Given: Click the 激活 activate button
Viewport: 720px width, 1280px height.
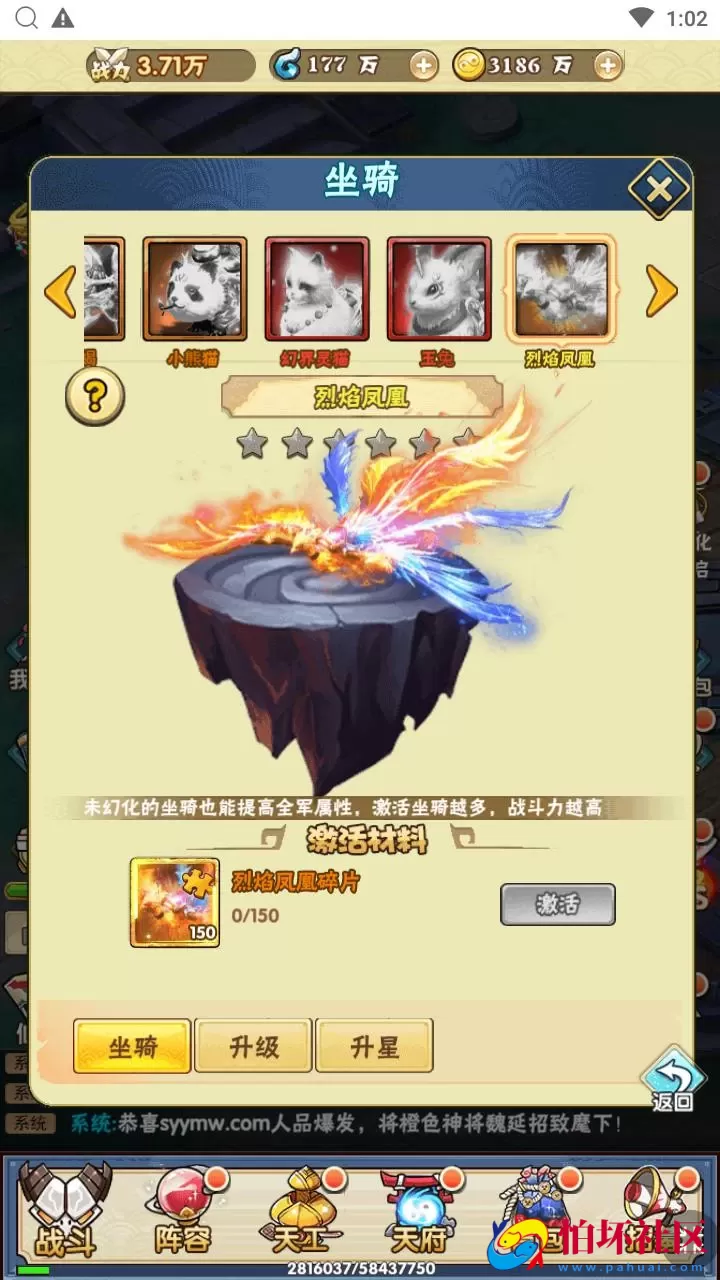Looking at the screenshot, I should click(557, 904).
